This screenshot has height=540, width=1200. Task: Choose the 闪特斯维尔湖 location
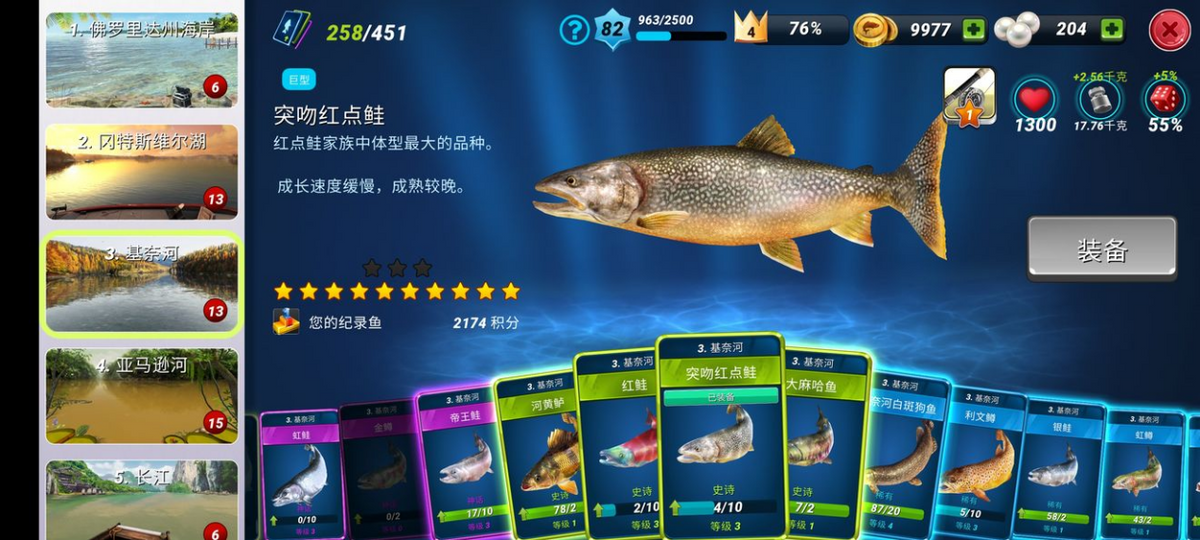click(x=142, y=171)
